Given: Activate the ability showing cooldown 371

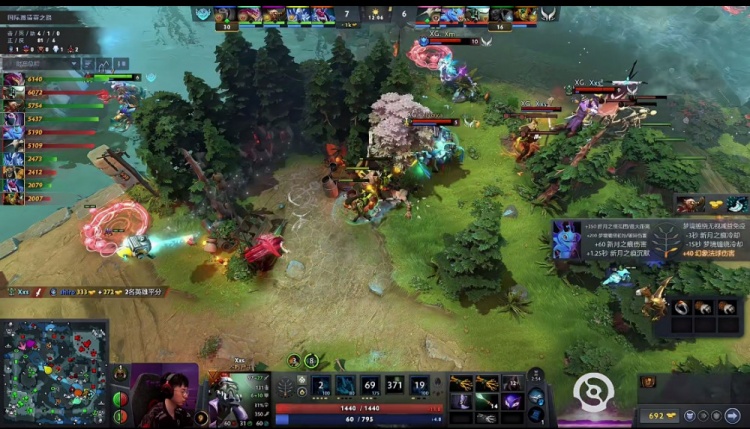Looking at the screenshot, I should click(x=395, y=385).
